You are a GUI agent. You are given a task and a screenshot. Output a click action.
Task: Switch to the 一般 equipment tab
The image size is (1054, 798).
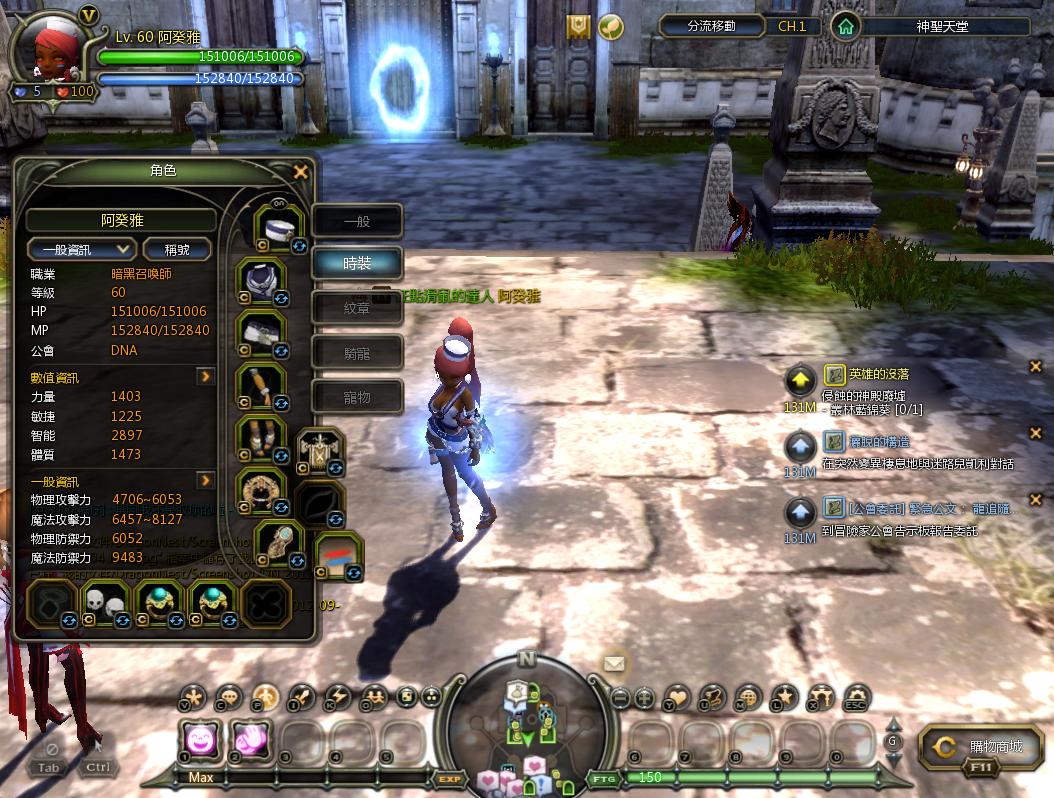[357, 221]
